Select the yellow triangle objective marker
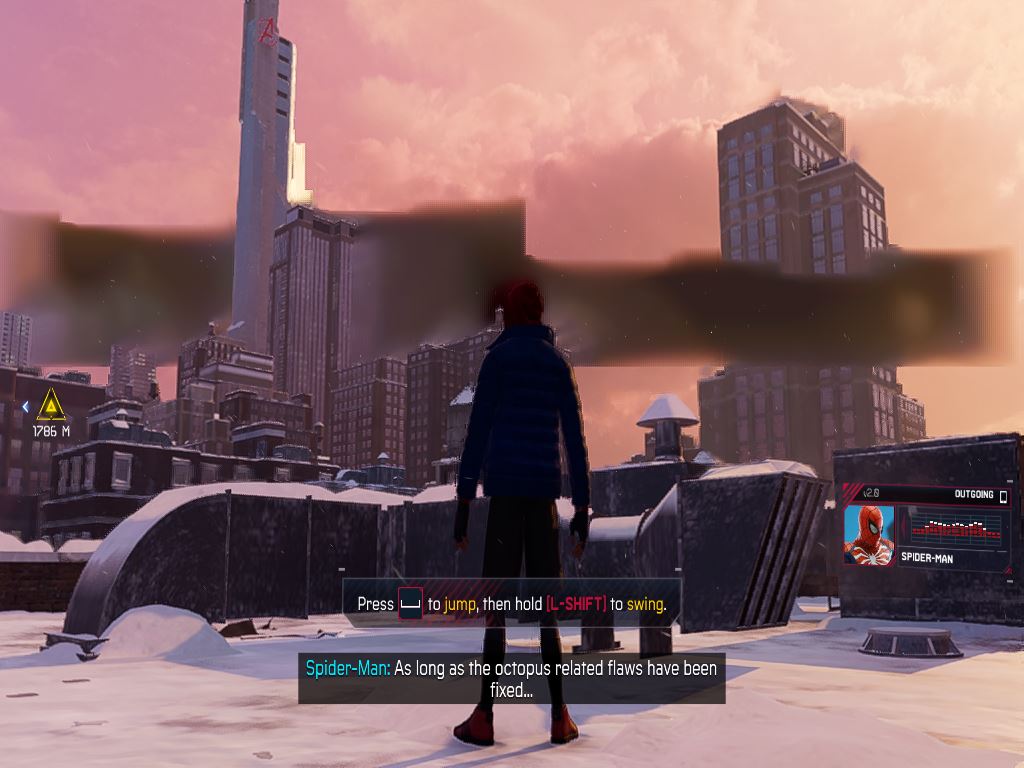The image size is (1024, 768). pos(51,406)
